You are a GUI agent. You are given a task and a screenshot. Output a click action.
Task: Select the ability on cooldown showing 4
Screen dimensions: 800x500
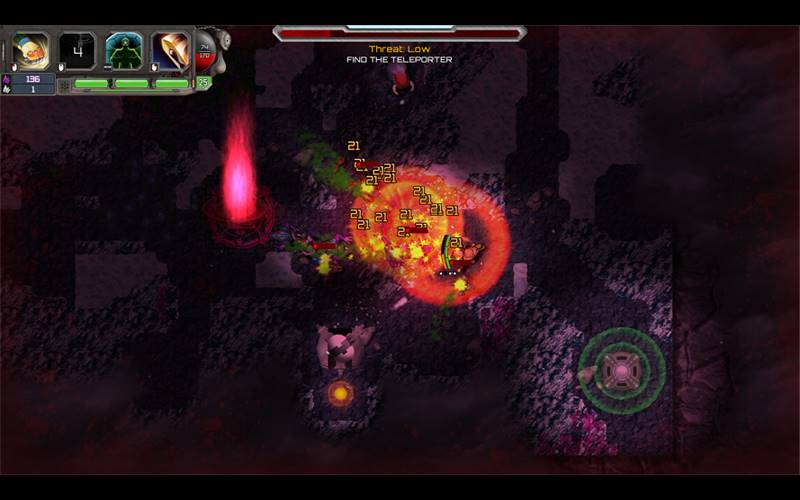point(77,50)
